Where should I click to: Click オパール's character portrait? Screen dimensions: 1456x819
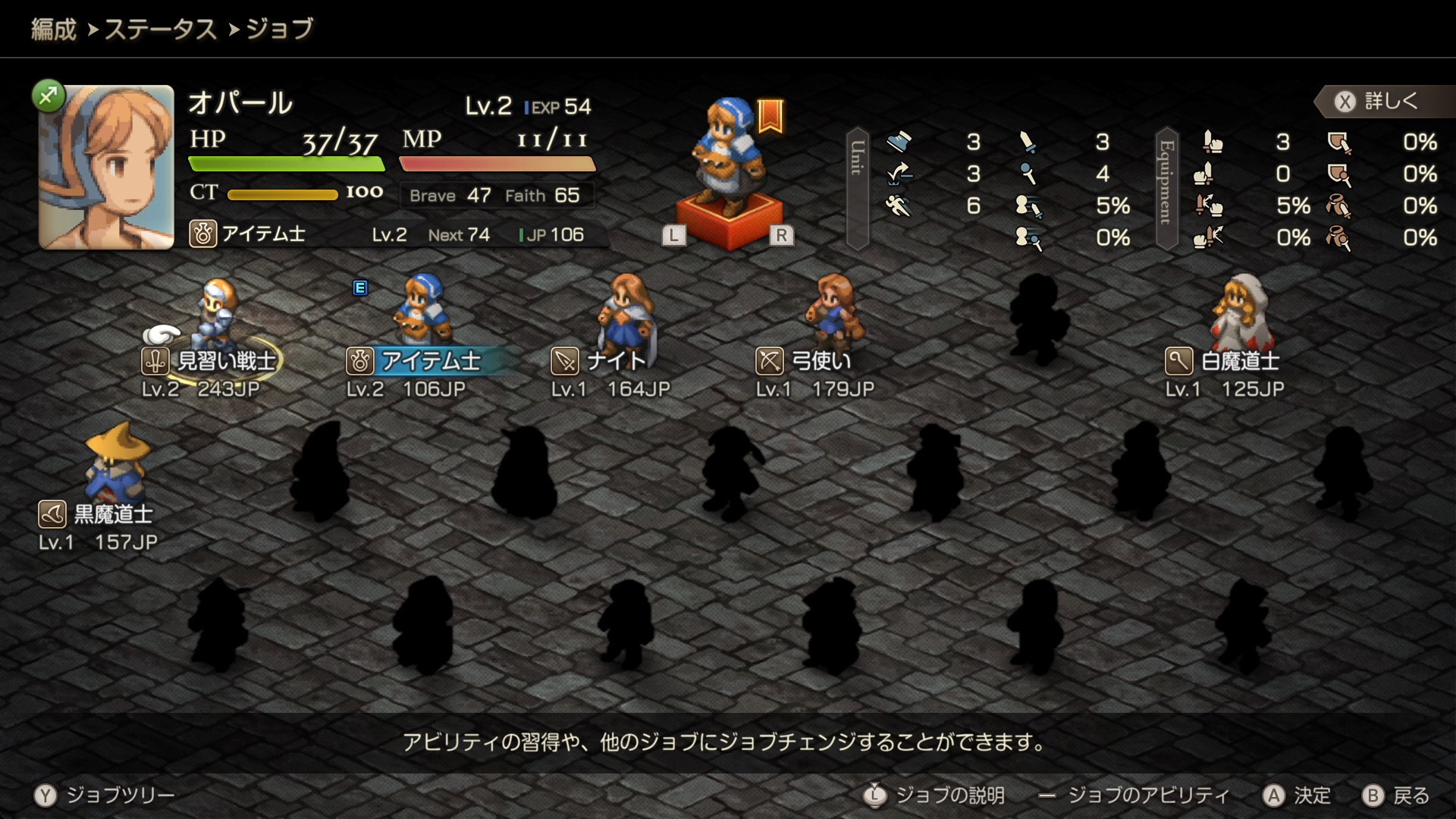[x=106, y=167]
